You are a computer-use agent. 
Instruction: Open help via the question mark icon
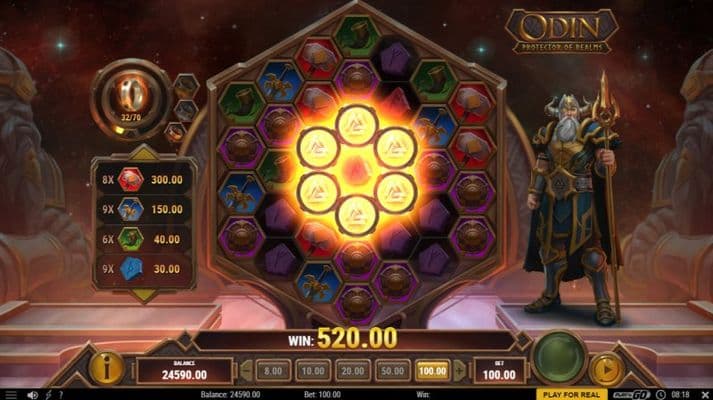[x=60, y=395]
